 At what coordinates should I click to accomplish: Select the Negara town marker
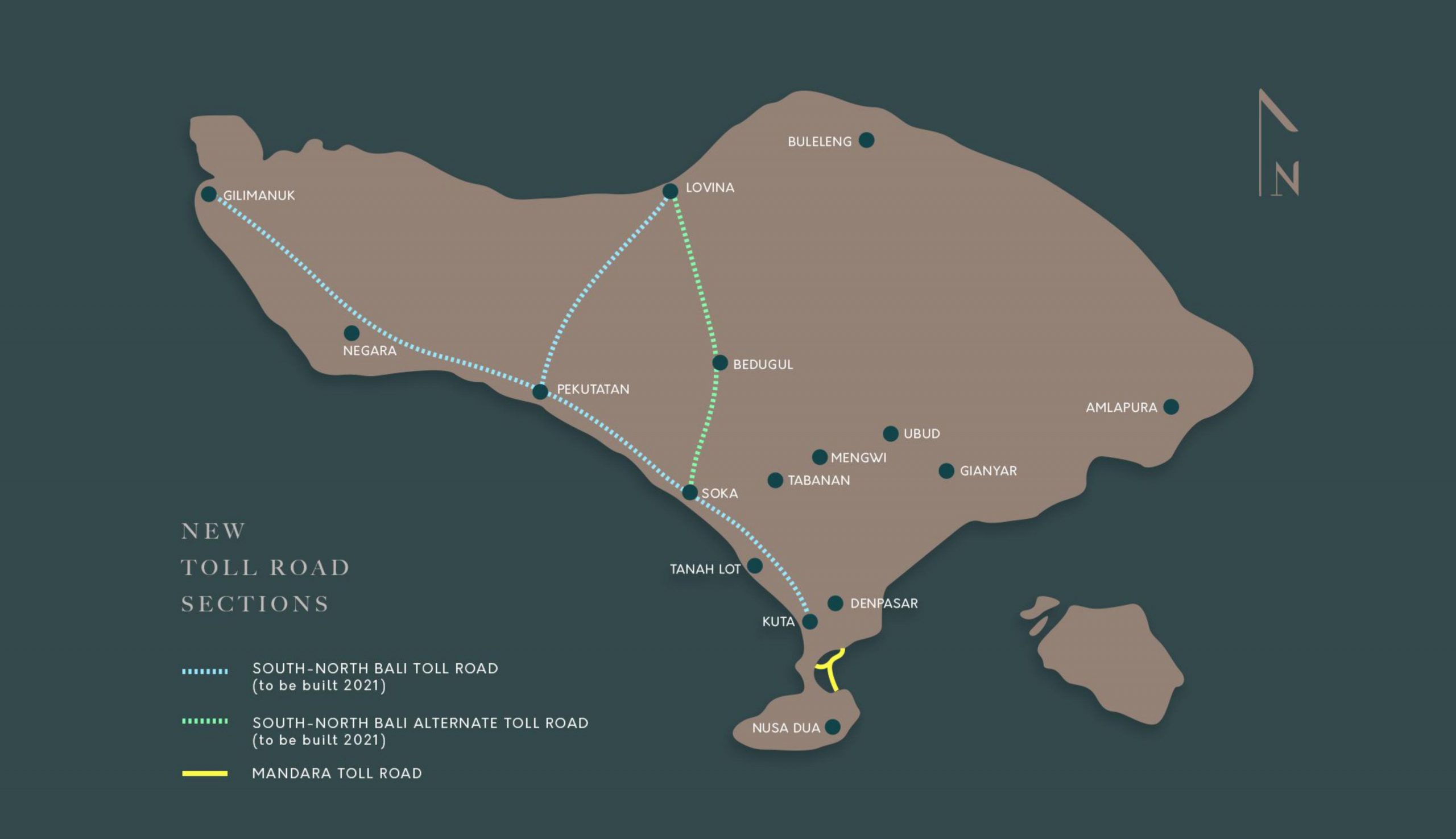(351, 333)
